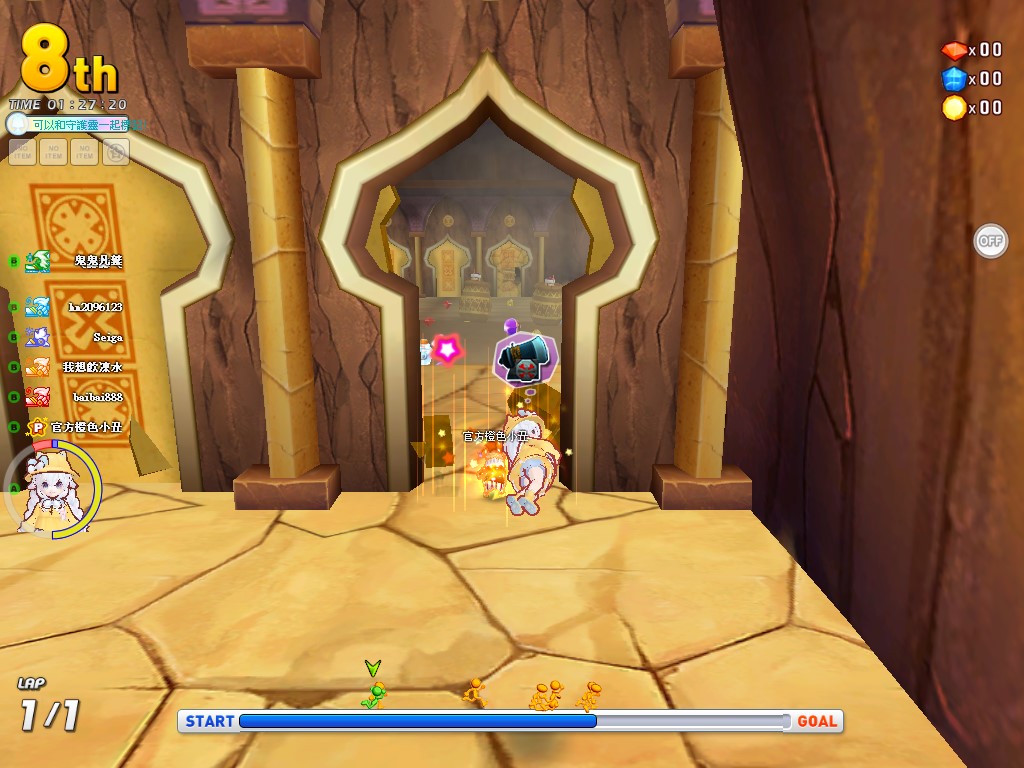The height and width of the screenshot is (768, 1024).
Task: Click the white-haired character portrait
Action: tap(50, 491)
